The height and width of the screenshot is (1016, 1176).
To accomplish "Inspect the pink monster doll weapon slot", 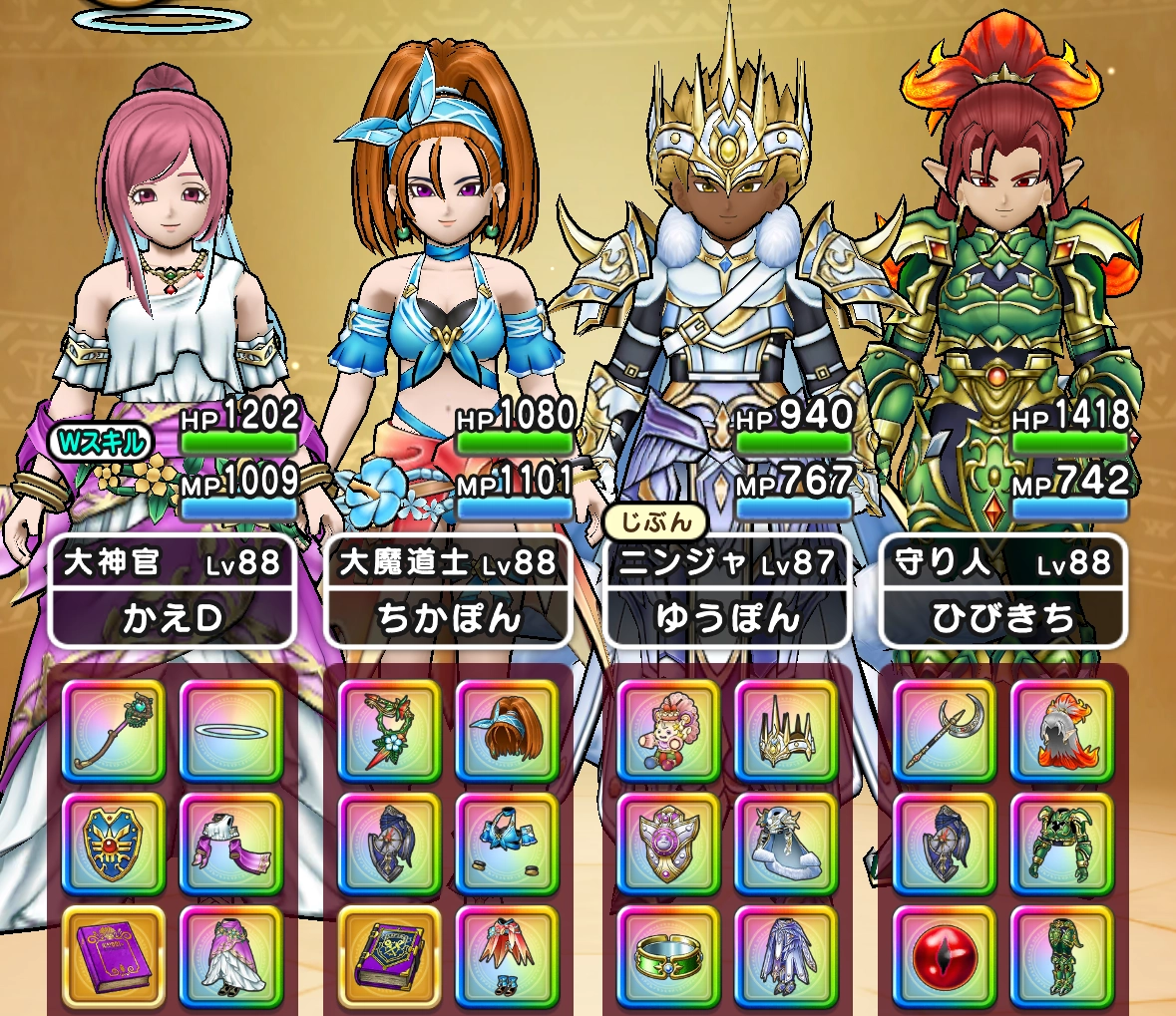I will (668, 731).
